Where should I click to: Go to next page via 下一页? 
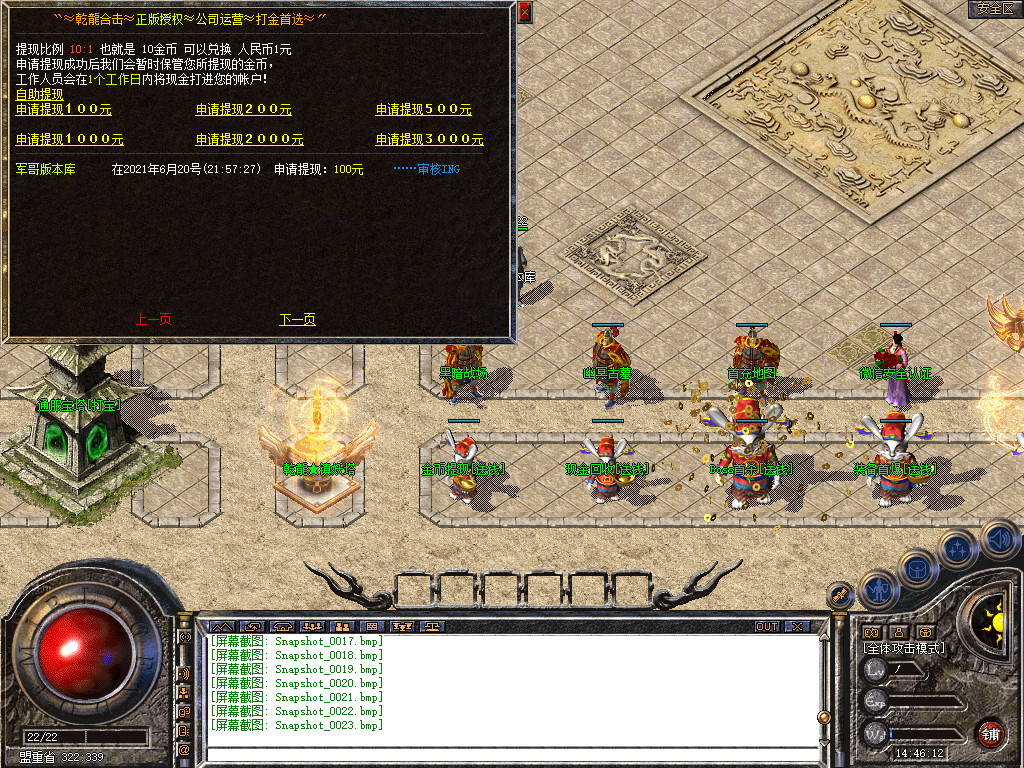coord(297,320)
